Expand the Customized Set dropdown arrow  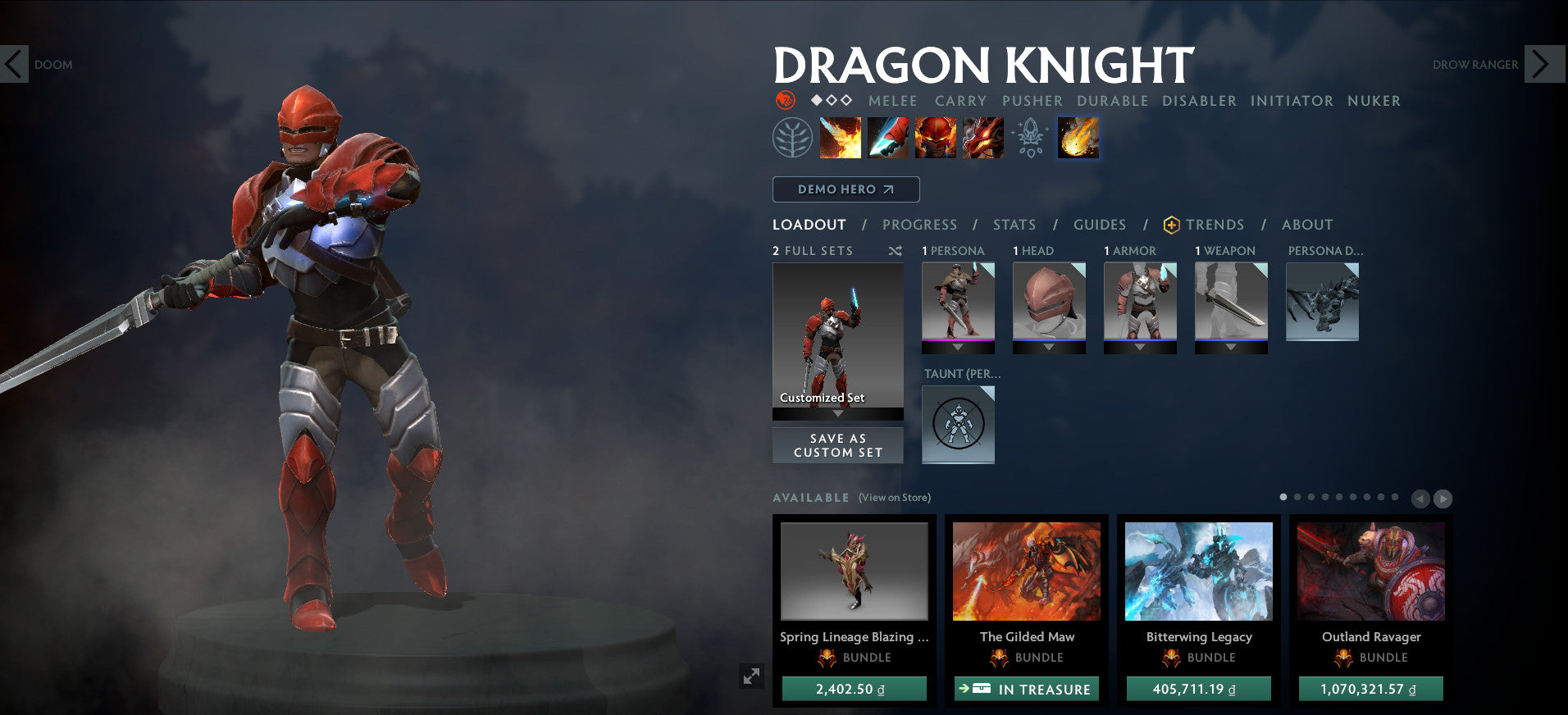pyautogui.click(x=837, y=413)
